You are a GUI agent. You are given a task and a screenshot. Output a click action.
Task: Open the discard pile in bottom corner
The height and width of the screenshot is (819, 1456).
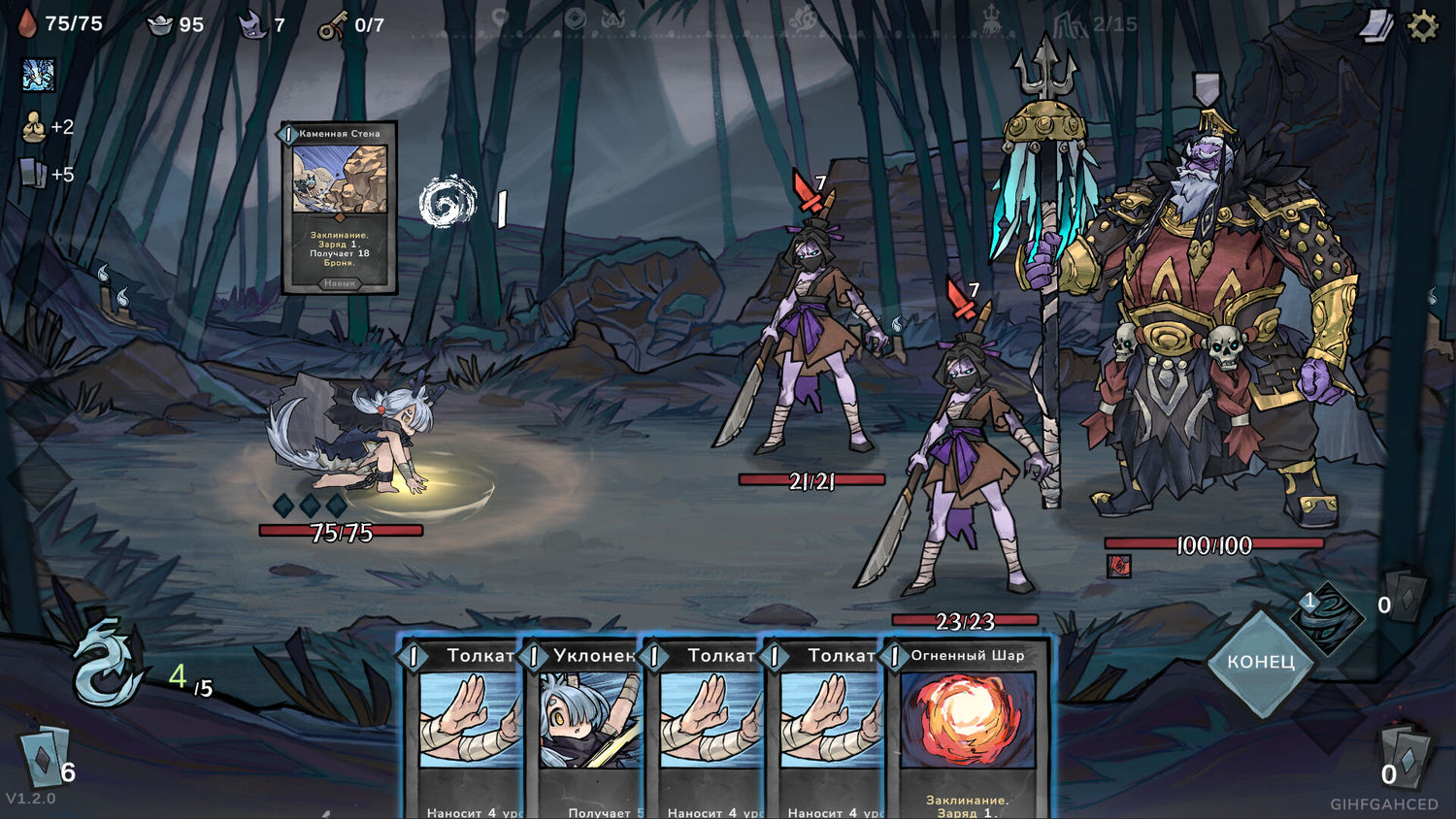(x=1406, y=756)
